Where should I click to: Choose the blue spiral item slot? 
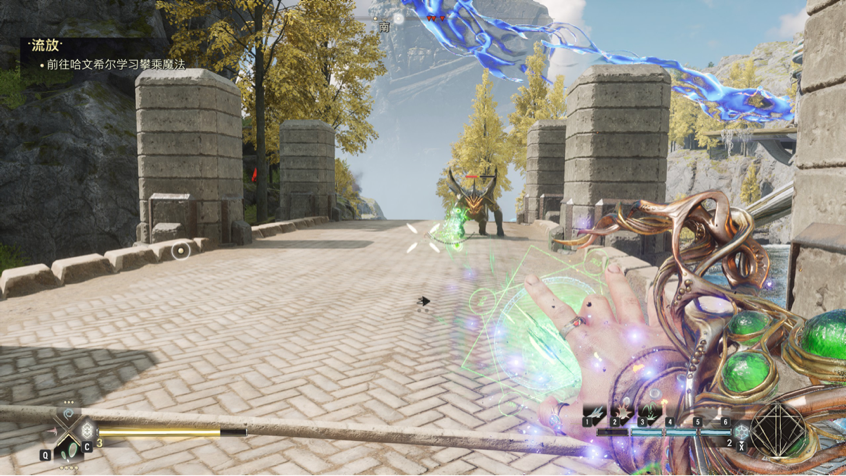click(68, 414)
